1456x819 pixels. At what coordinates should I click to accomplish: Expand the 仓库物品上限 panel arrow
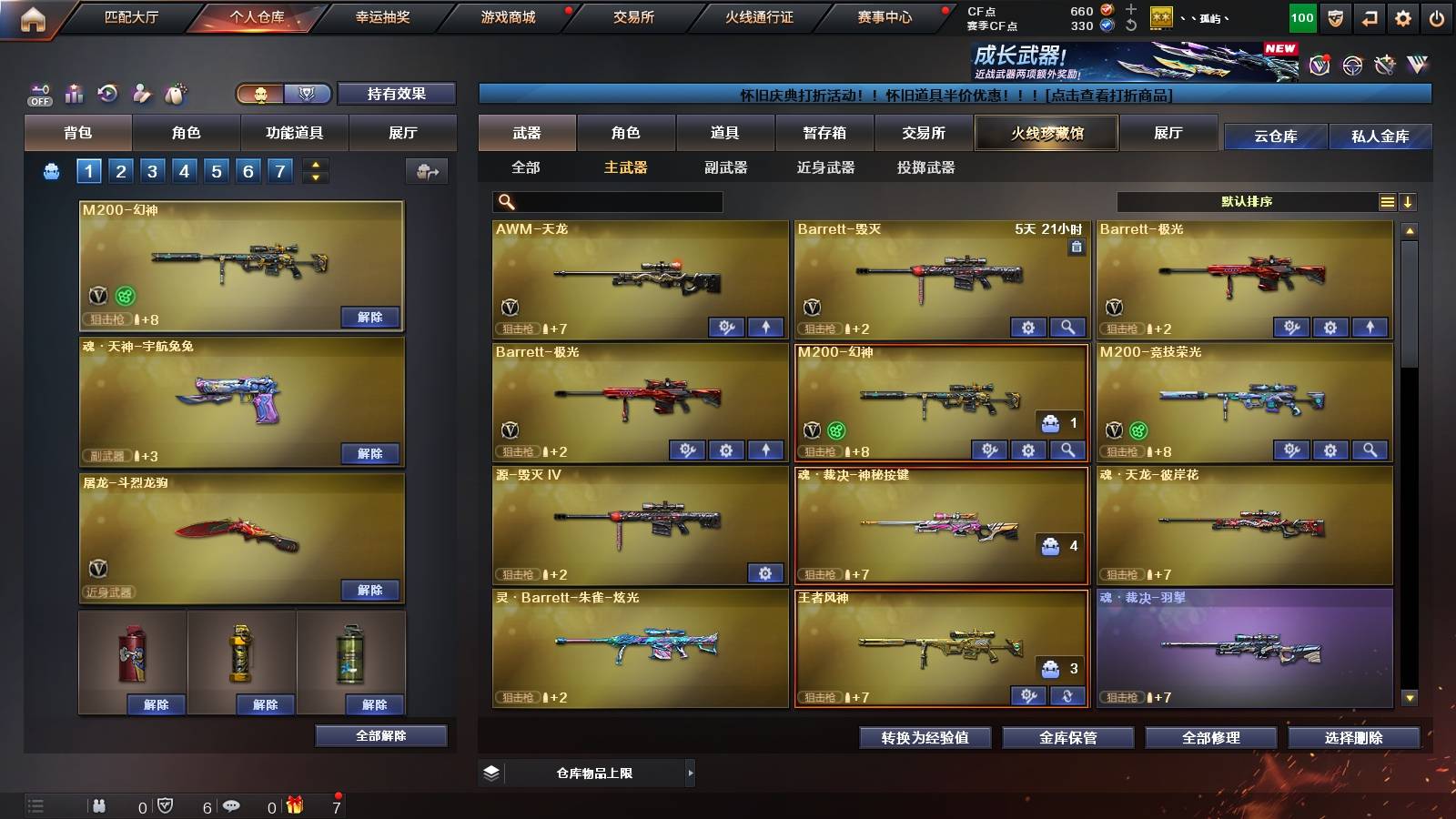(x=690, y=773)
